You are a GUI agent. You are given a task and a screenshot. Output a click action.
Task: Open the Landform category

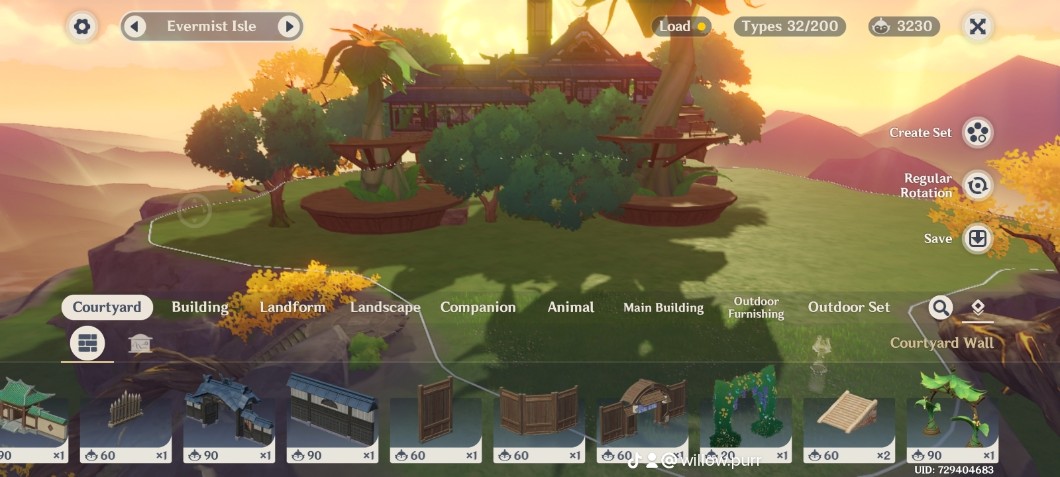click(292, 307)
